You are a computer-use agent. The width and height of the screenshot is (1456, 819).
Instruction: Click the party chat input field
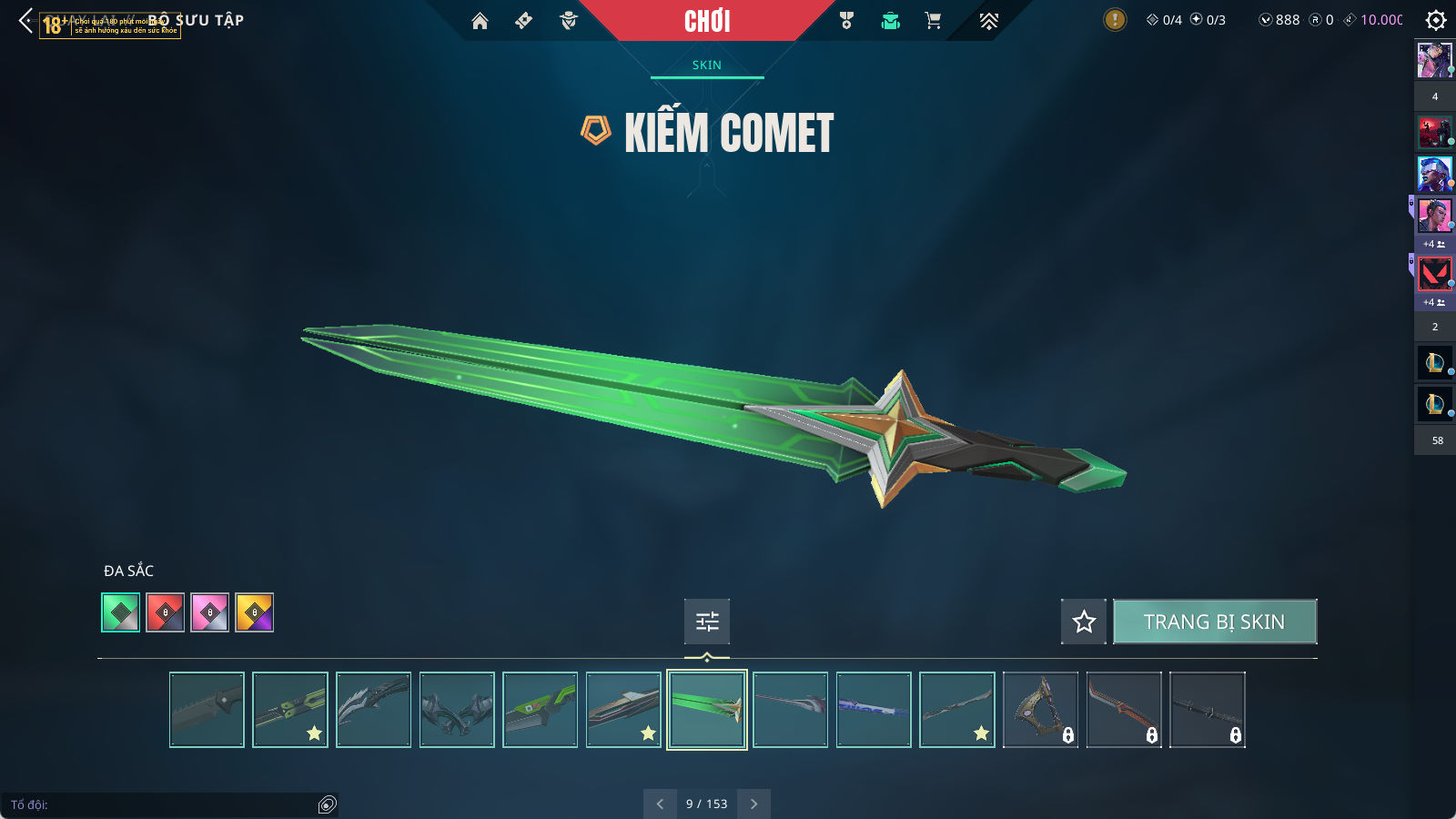(x=164, y=804)
